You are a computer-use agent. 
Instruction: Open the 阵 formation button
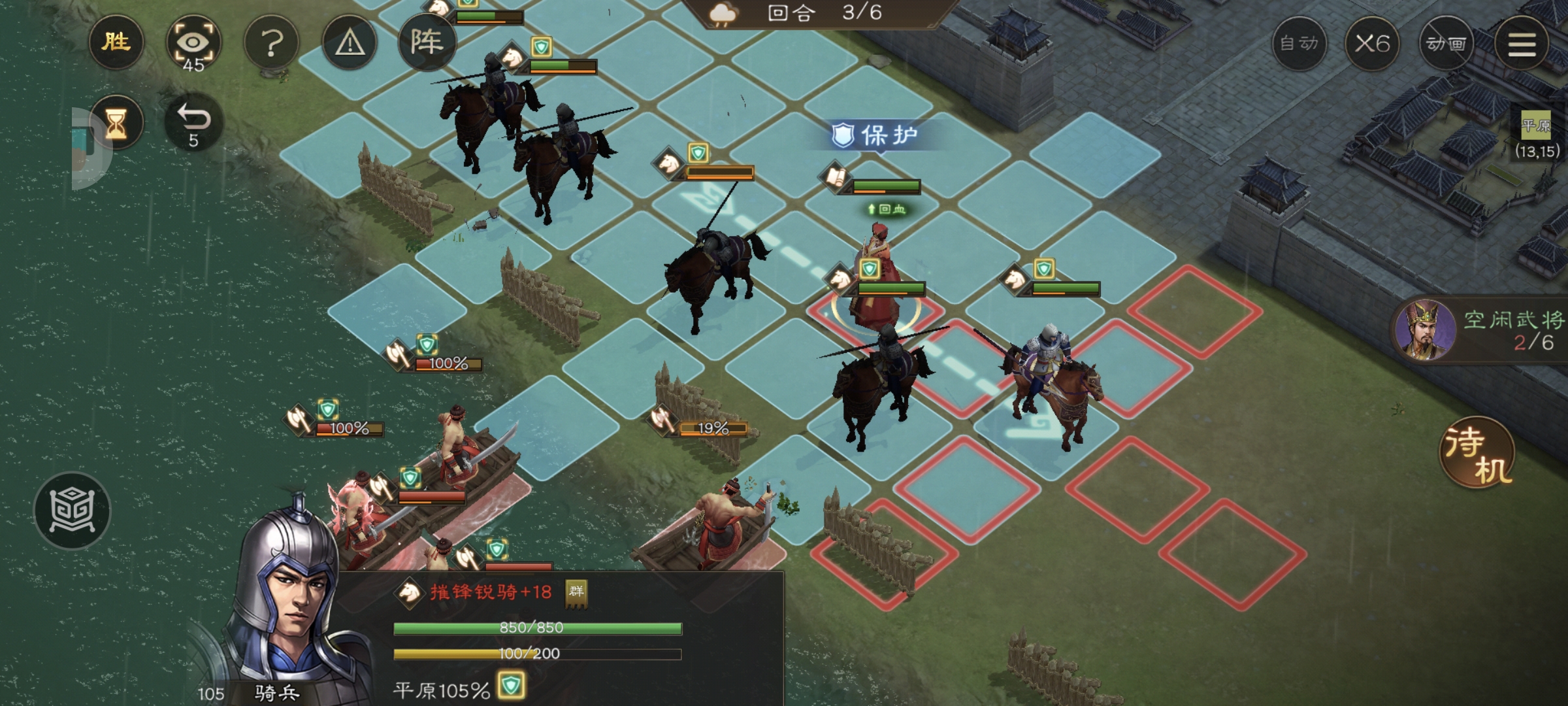(427, 42)
